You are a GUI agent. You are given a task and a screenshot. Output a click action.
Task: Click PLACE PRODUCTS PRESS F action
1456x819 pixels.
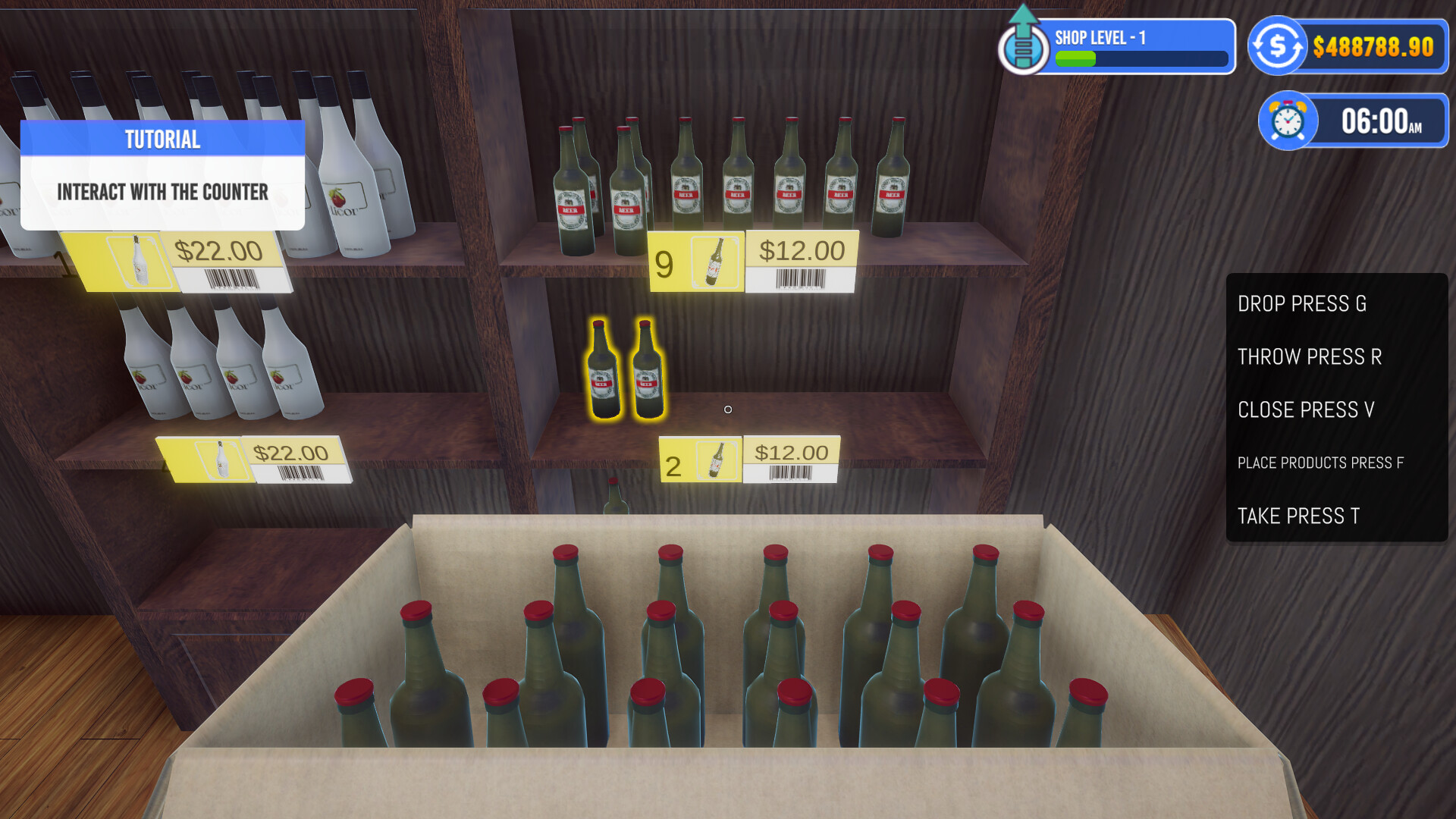click(1319, 463)
